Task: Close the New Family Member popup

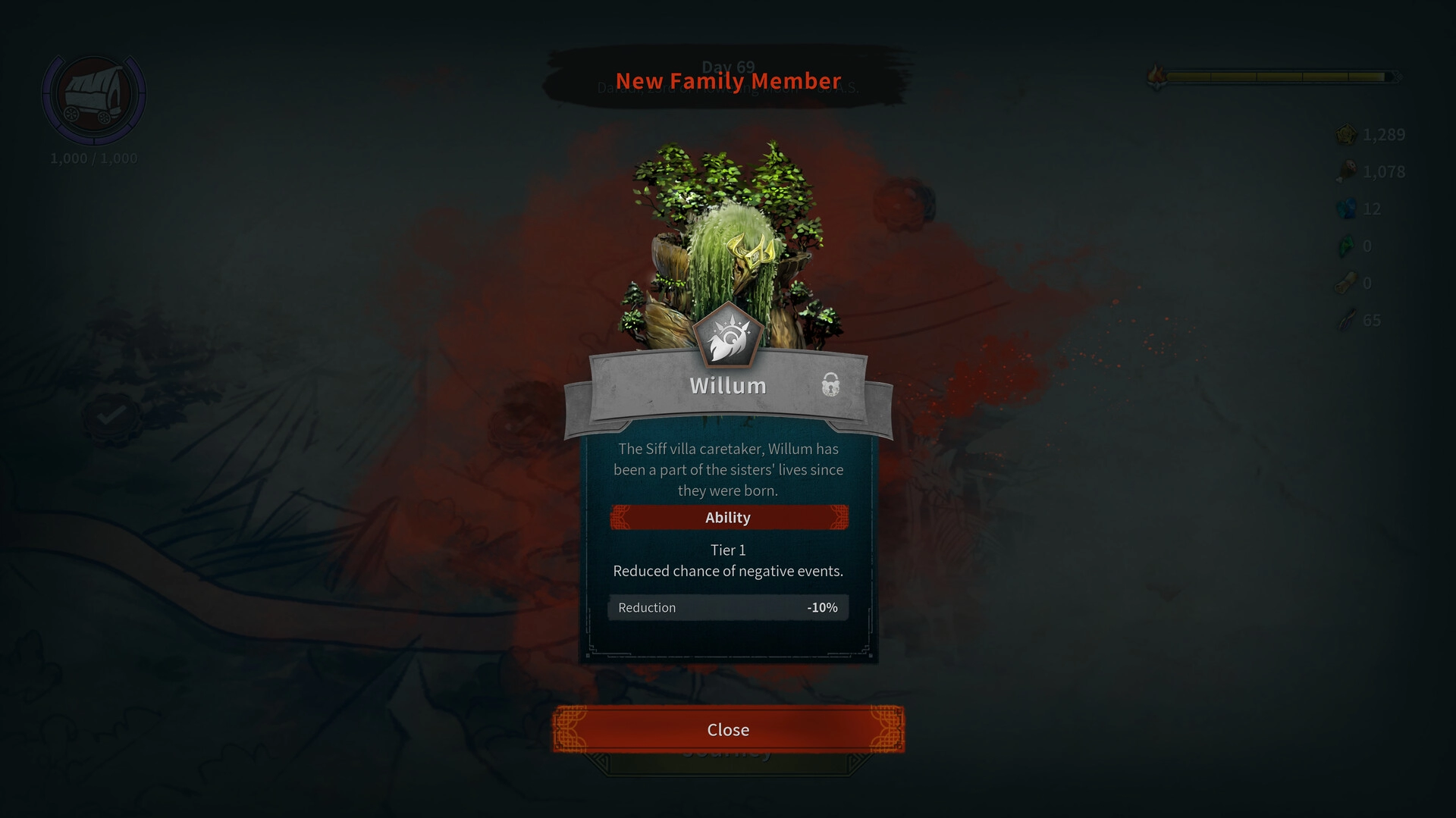Action: click(728, 729)
